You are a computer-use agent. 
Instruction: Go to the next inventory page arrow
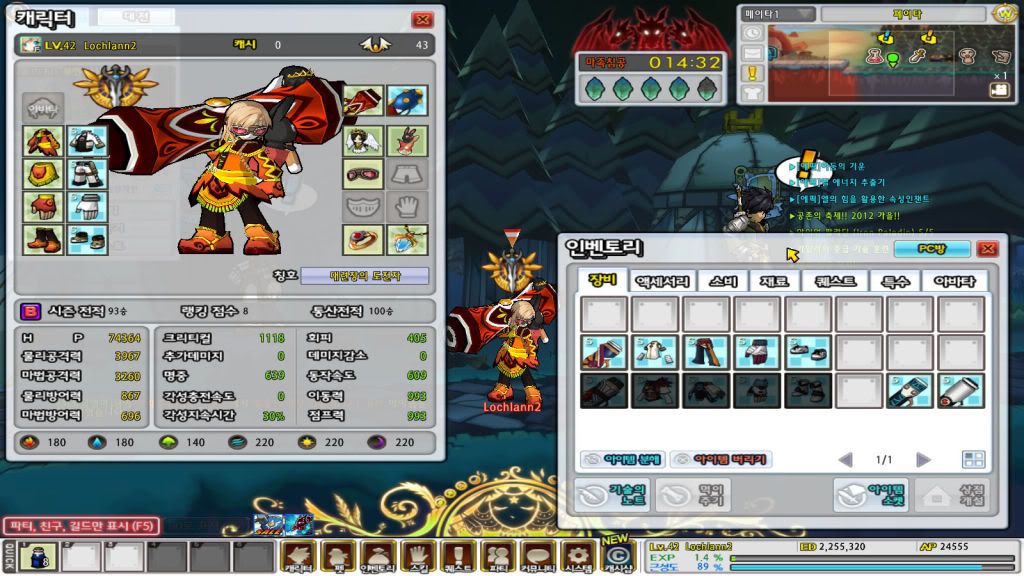pyautogui.click(x=923, y=459)
